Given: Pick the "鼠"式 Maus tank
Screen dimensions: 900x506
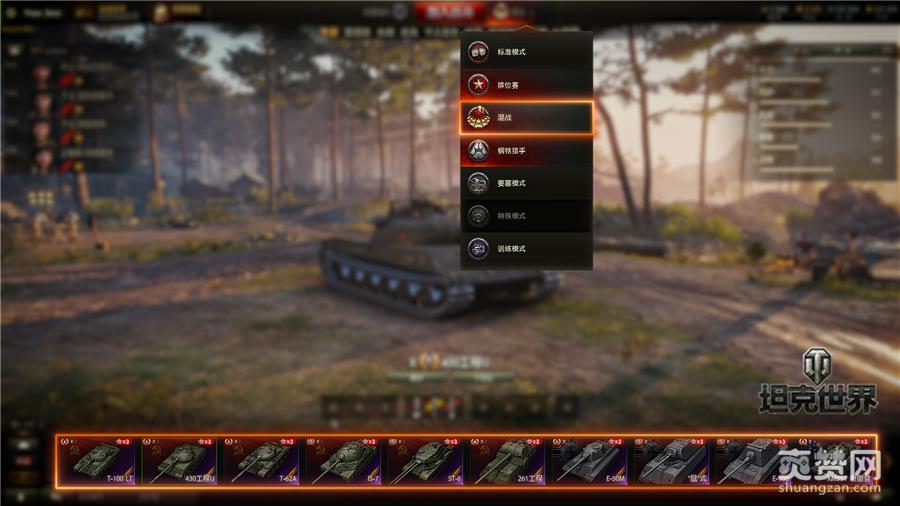Looking at the screenshot, I should pos(671,462).
